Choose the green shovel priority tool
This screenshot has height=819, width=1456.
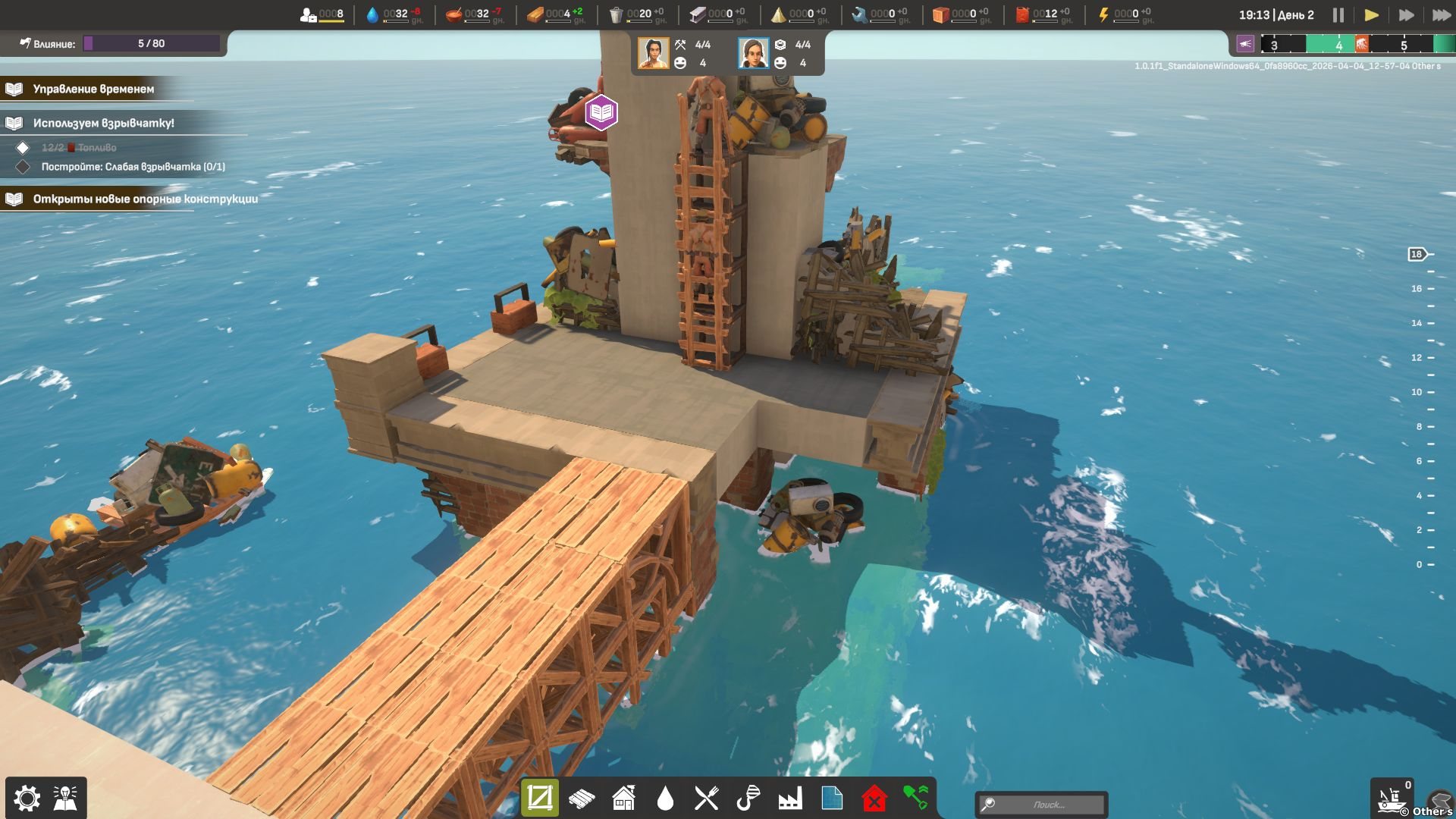pos(916,798)
